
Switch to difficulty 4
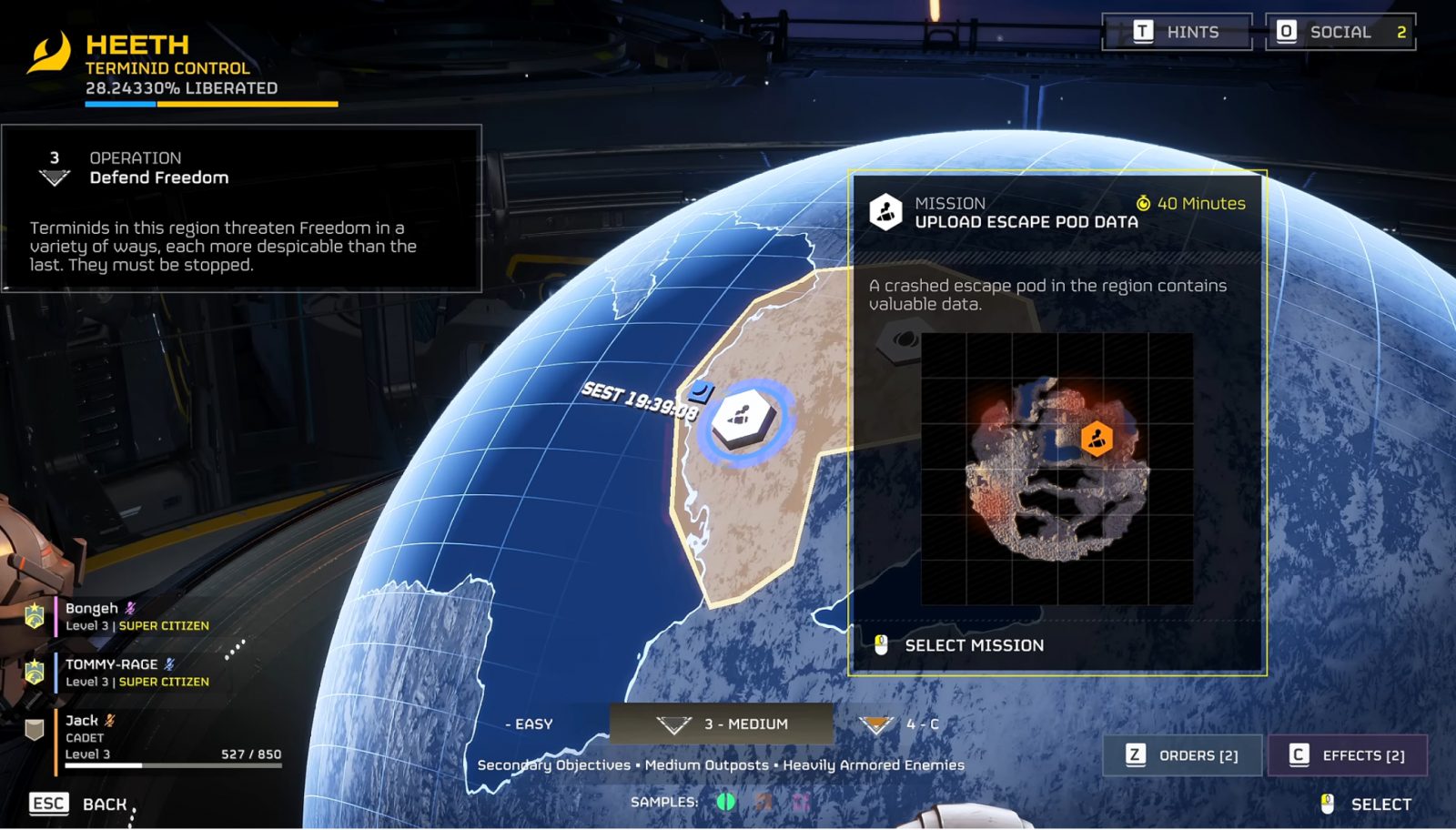coord(900,724)
